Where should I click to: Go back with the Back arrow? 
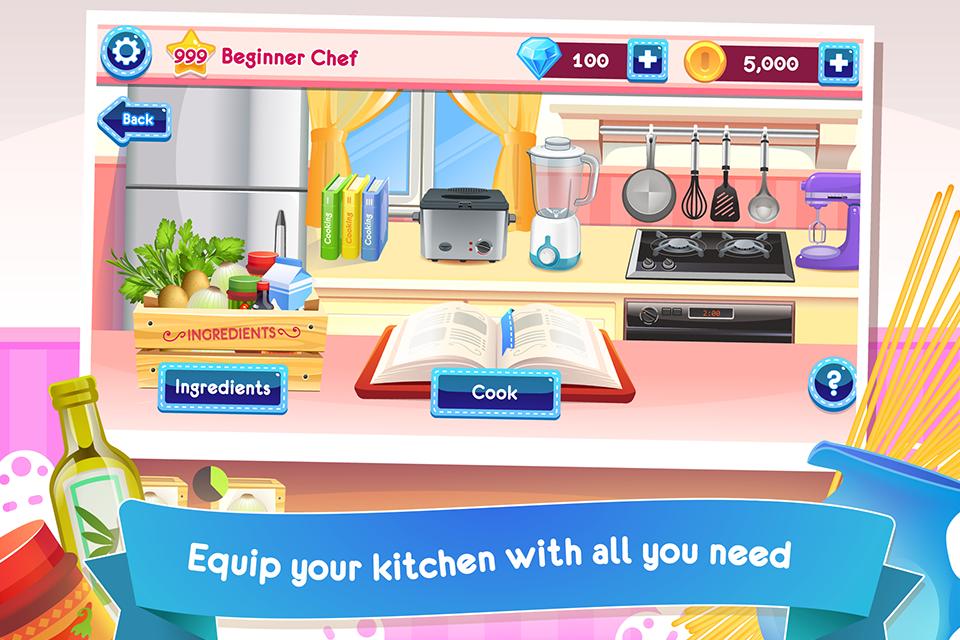[x=133, y=120]
